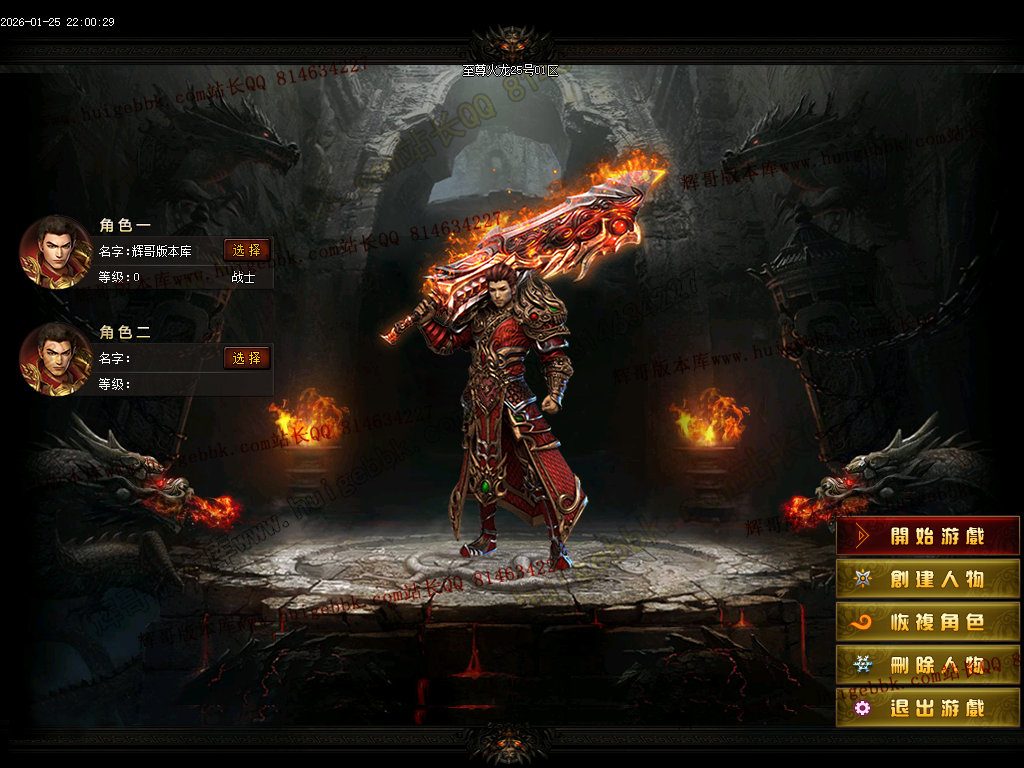Quit via the 退出游戲 button
1024x768 pixels.
pos(928,708)
